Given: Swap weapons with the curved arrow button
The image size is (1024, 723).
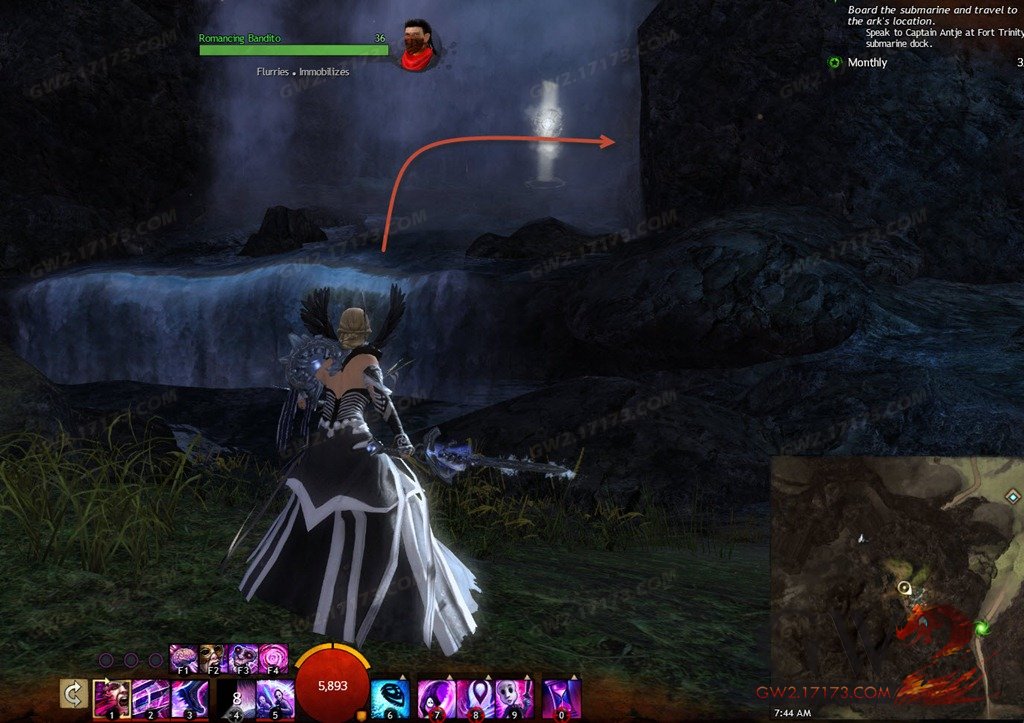Looking at the screenshot, I should (x=73, y=693).
